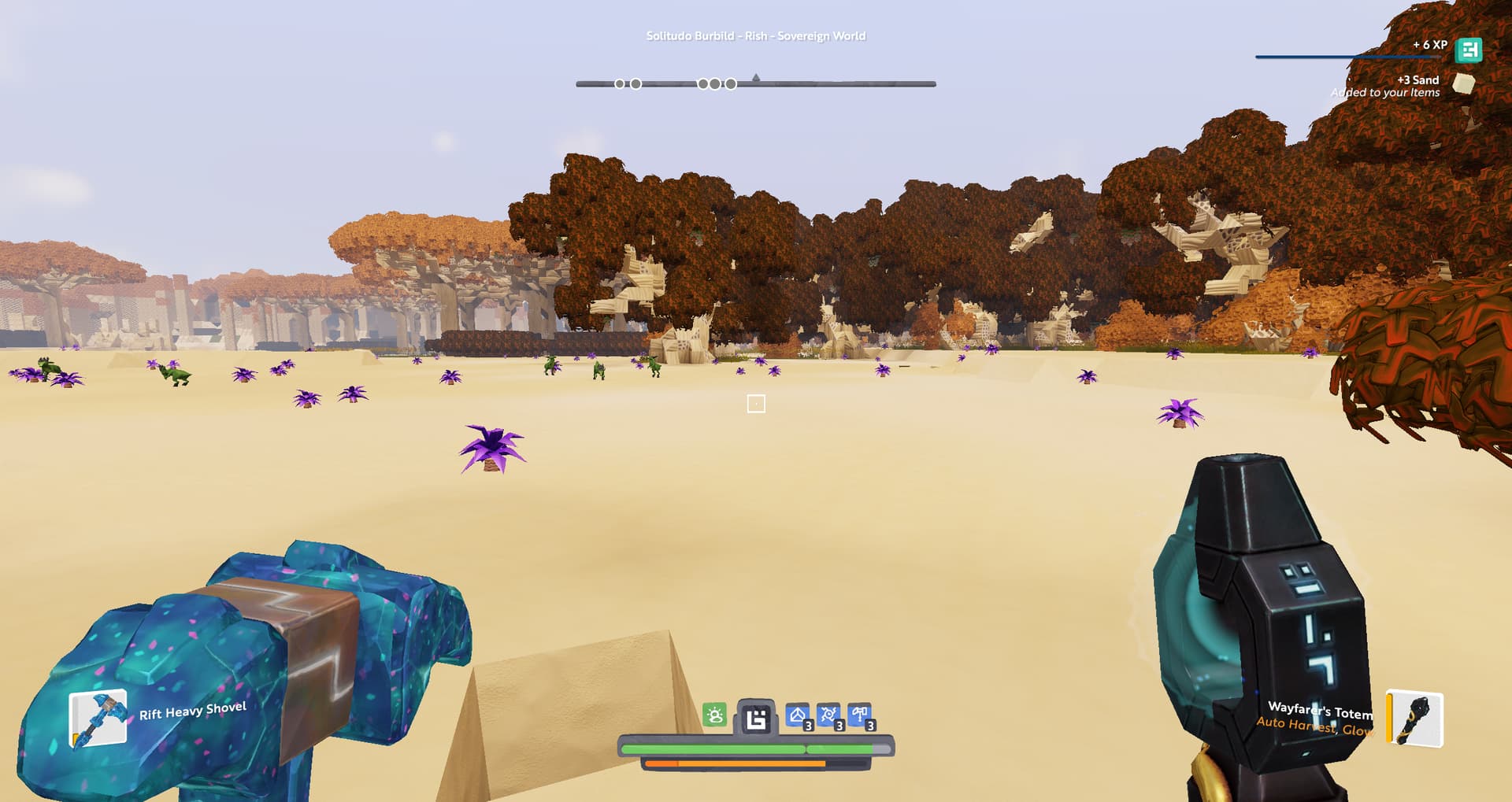Viewport: 1512px width, 802px height.
Task: Click the teal XP icon beside +6 XP
Action: pos(1469,50)
